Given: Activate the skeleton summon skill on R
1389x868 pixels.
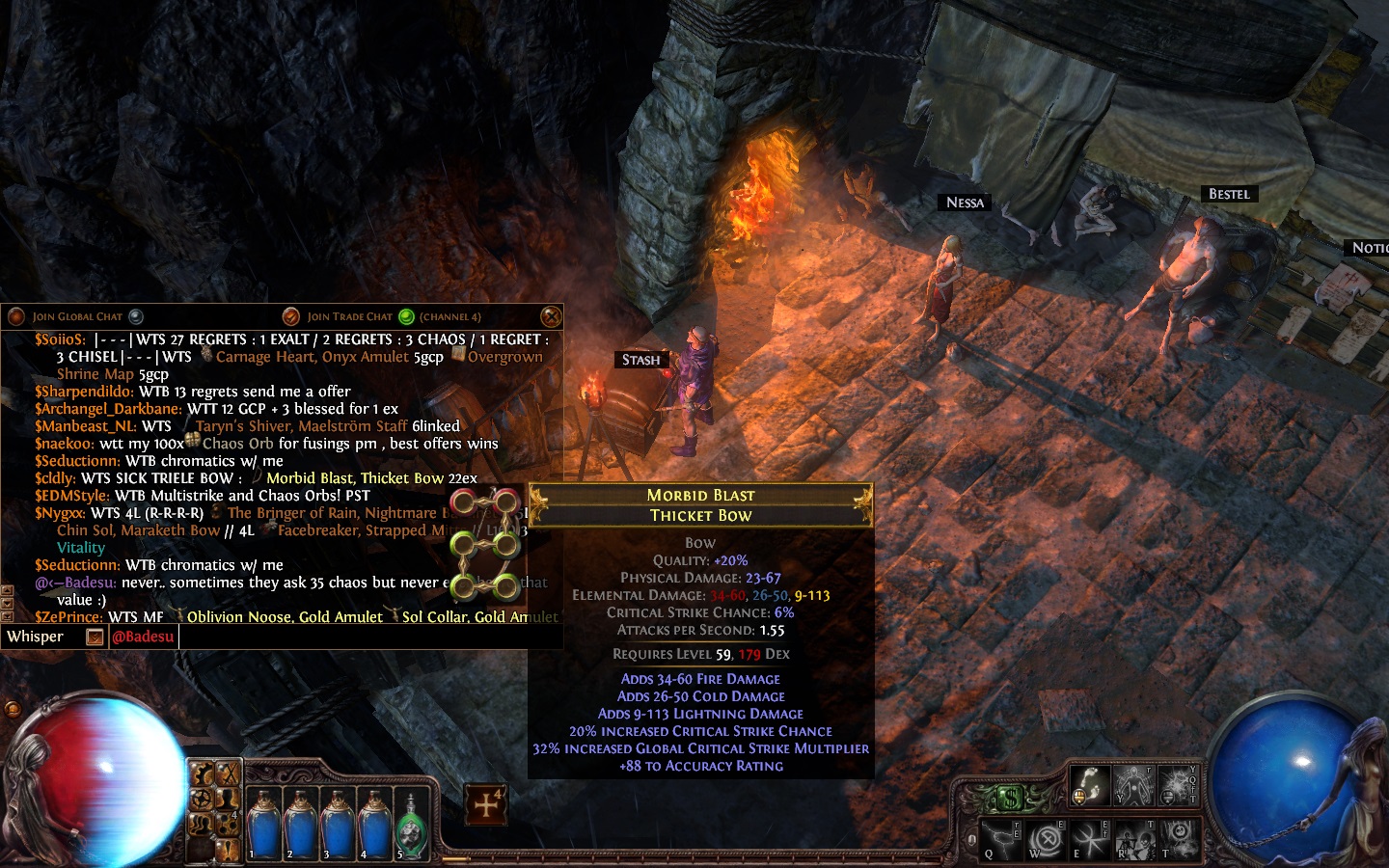Looking at the screenshot, I should [1133, 839].
